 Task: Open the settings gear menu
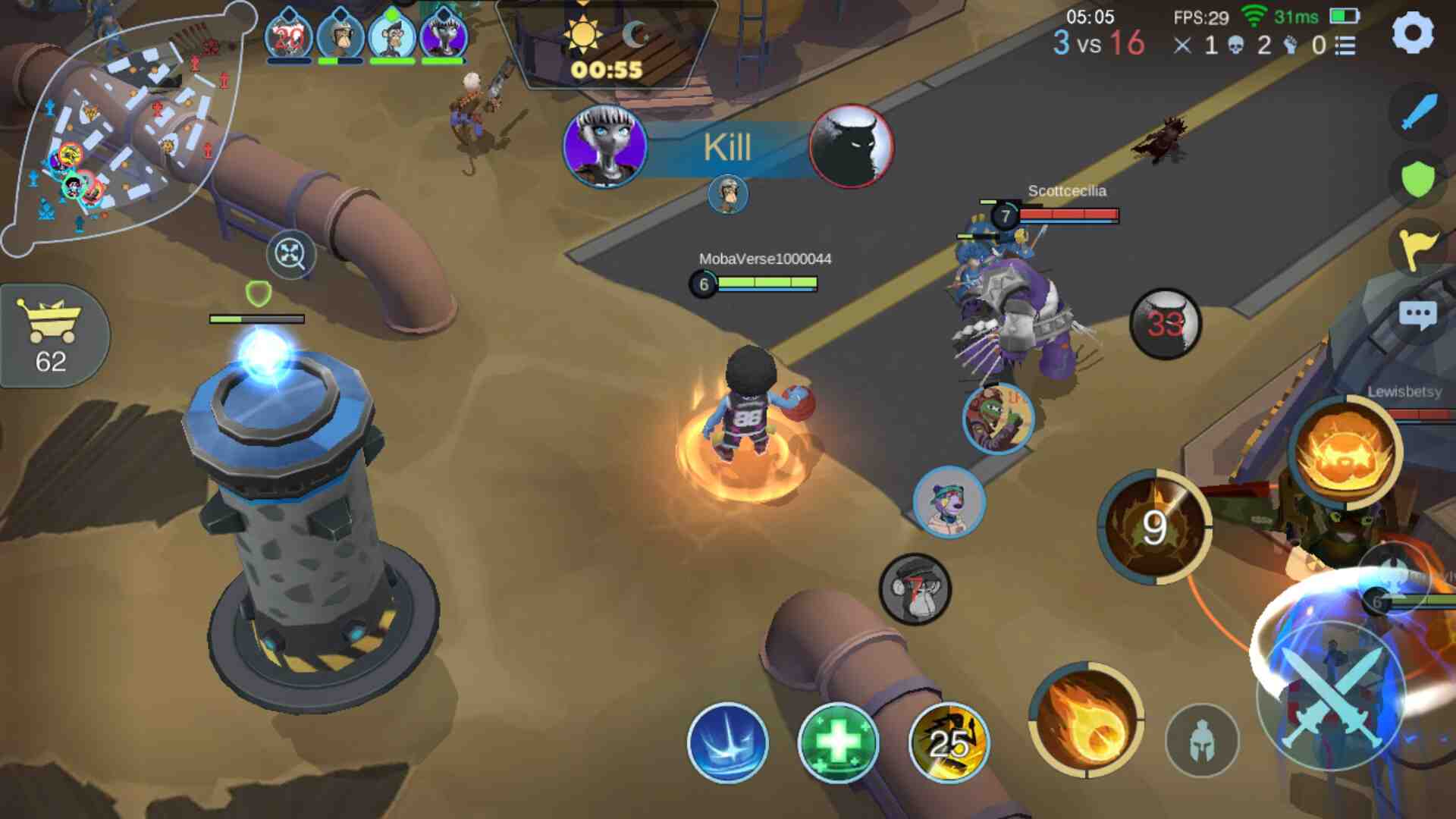tap(1413, 33)
